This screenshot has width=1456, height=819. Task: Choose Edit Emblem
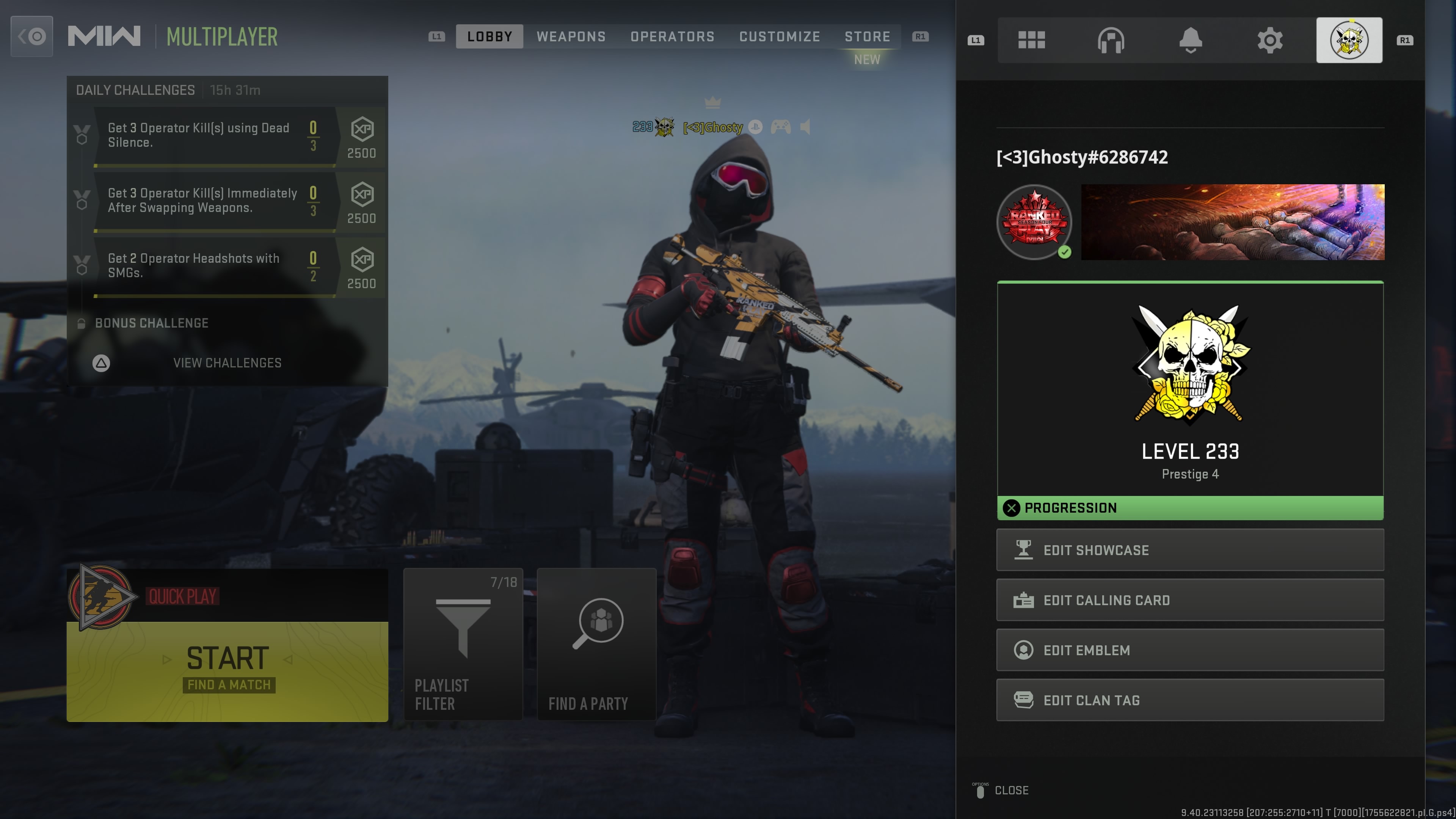point(1190,650)
